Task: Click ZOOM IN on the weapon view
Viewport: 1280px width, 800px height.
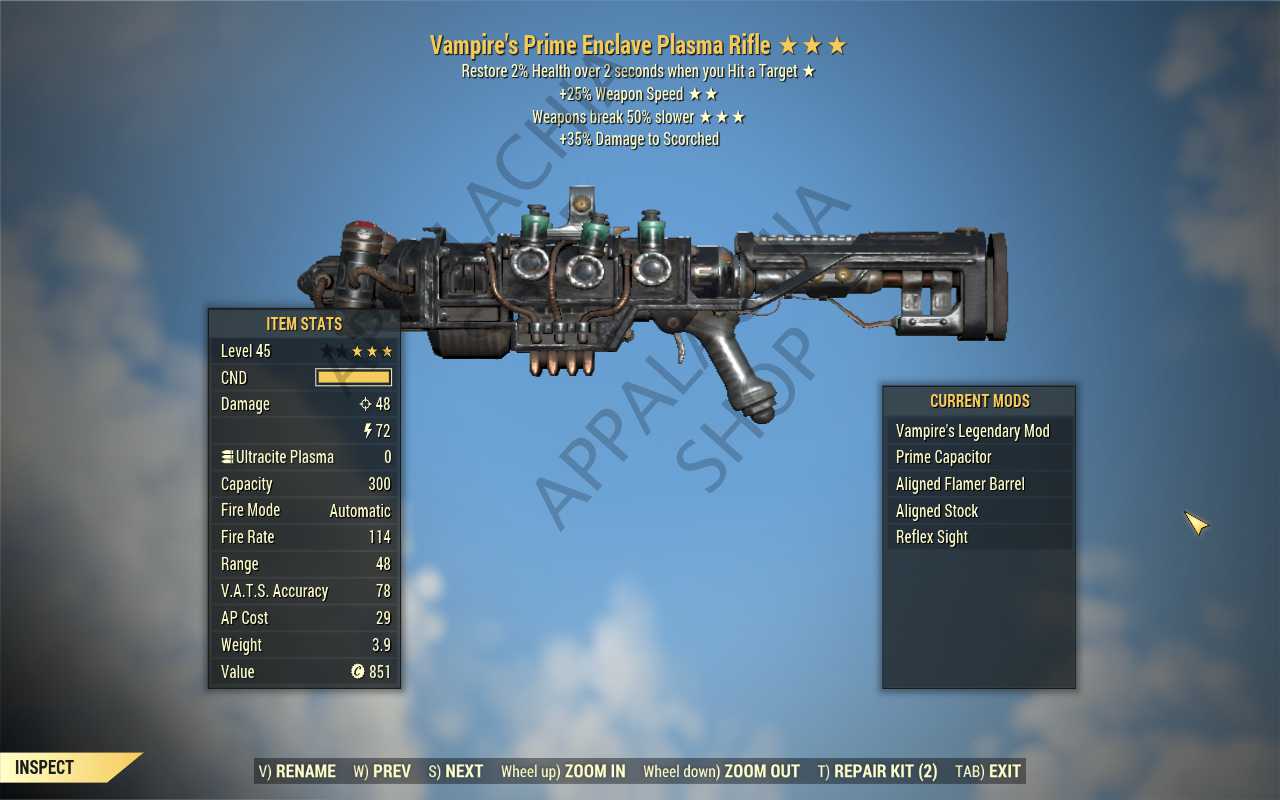Action: 563,771
